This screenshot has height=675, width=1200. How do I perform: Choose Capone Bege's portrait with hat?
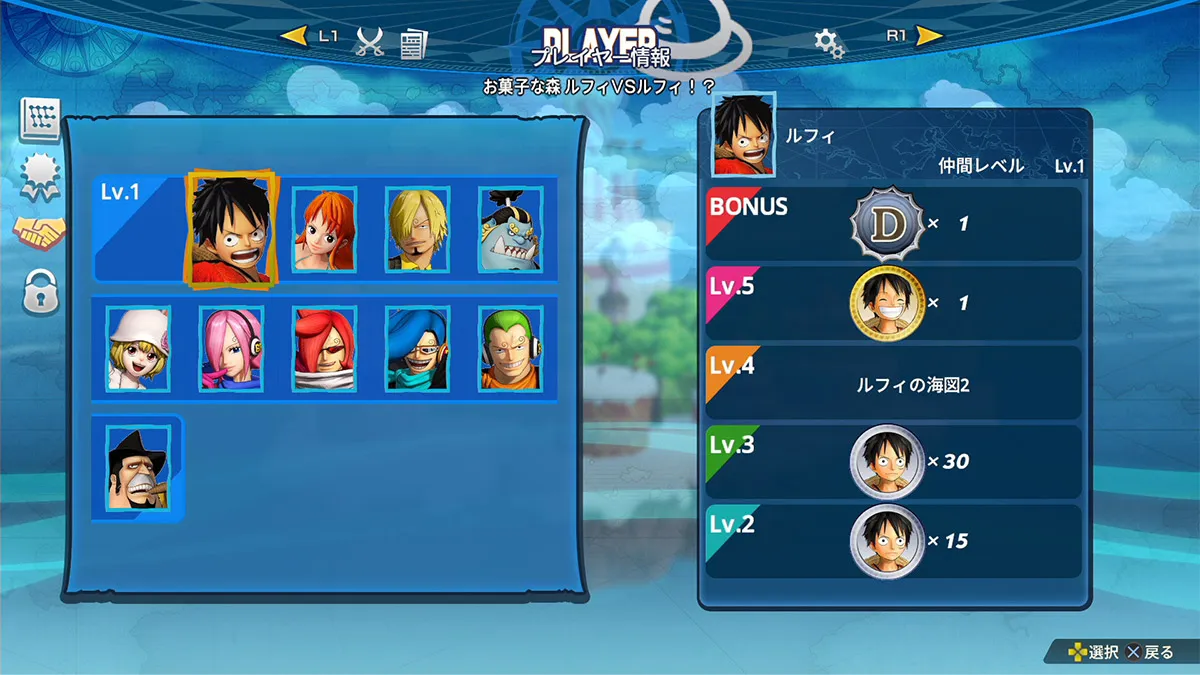tap(139, 467)
